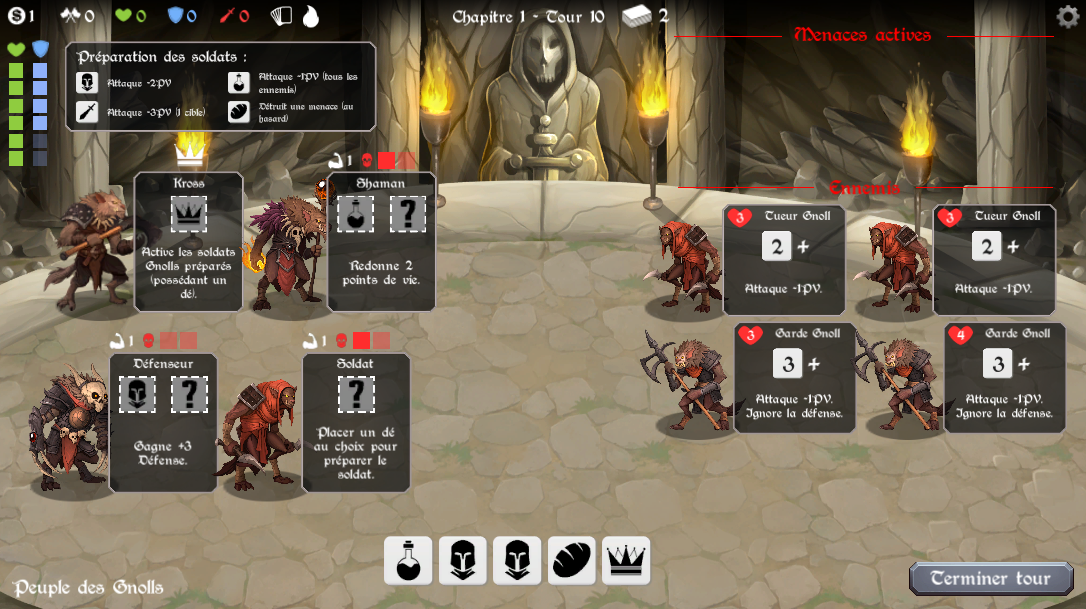Open the settings gear

[x=1068, y=16]
